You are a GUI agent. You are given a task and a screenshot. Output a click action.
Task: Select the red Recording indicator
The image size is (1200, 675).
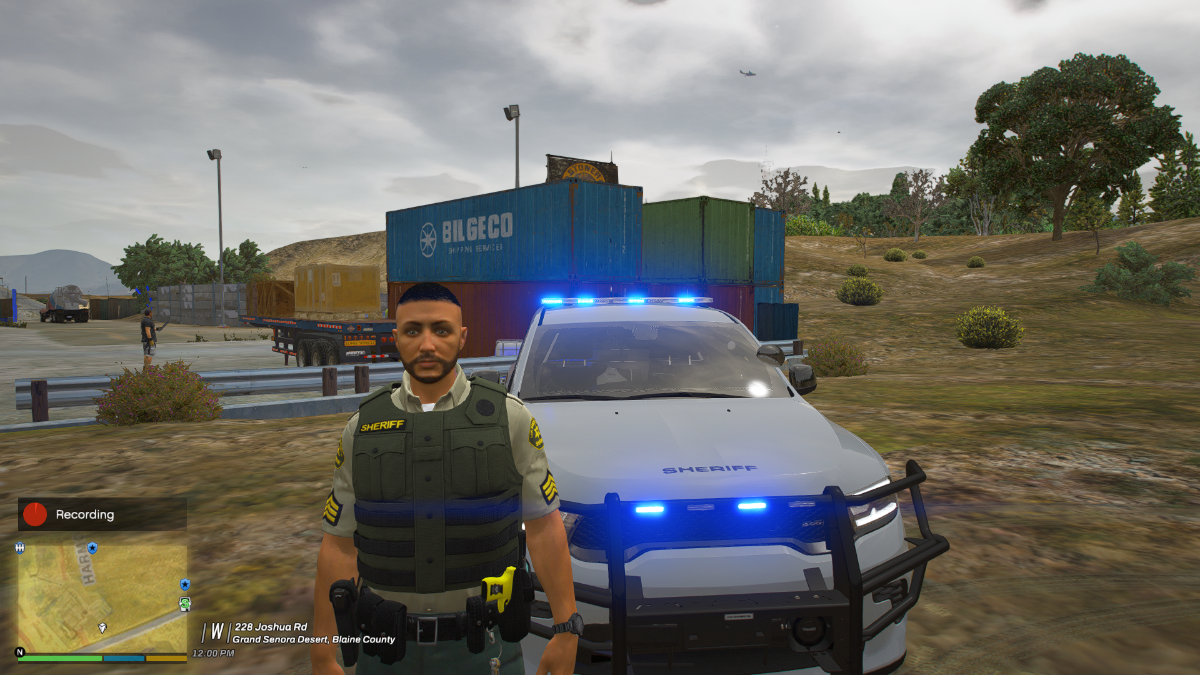tap(35, 514)
